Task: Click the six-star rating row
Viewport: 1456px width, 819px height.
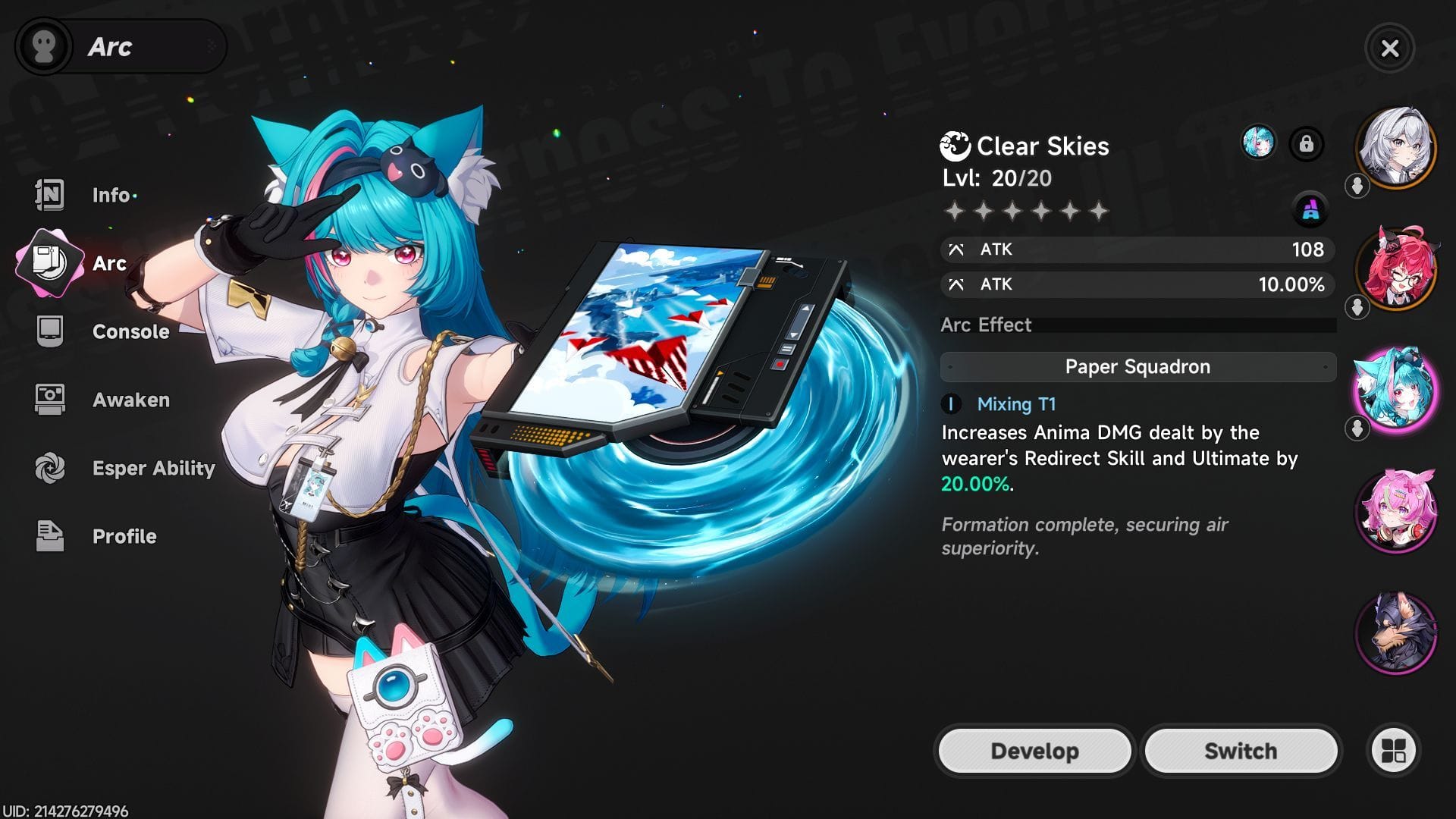Action: pos(1028,211)
